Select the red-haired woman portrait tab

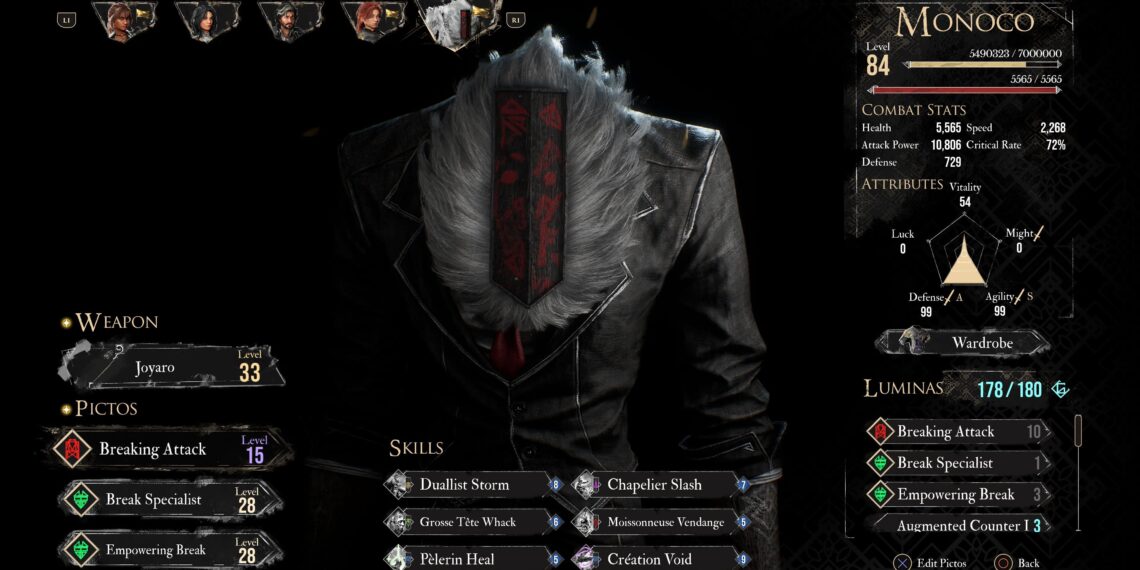click(372, 20)
